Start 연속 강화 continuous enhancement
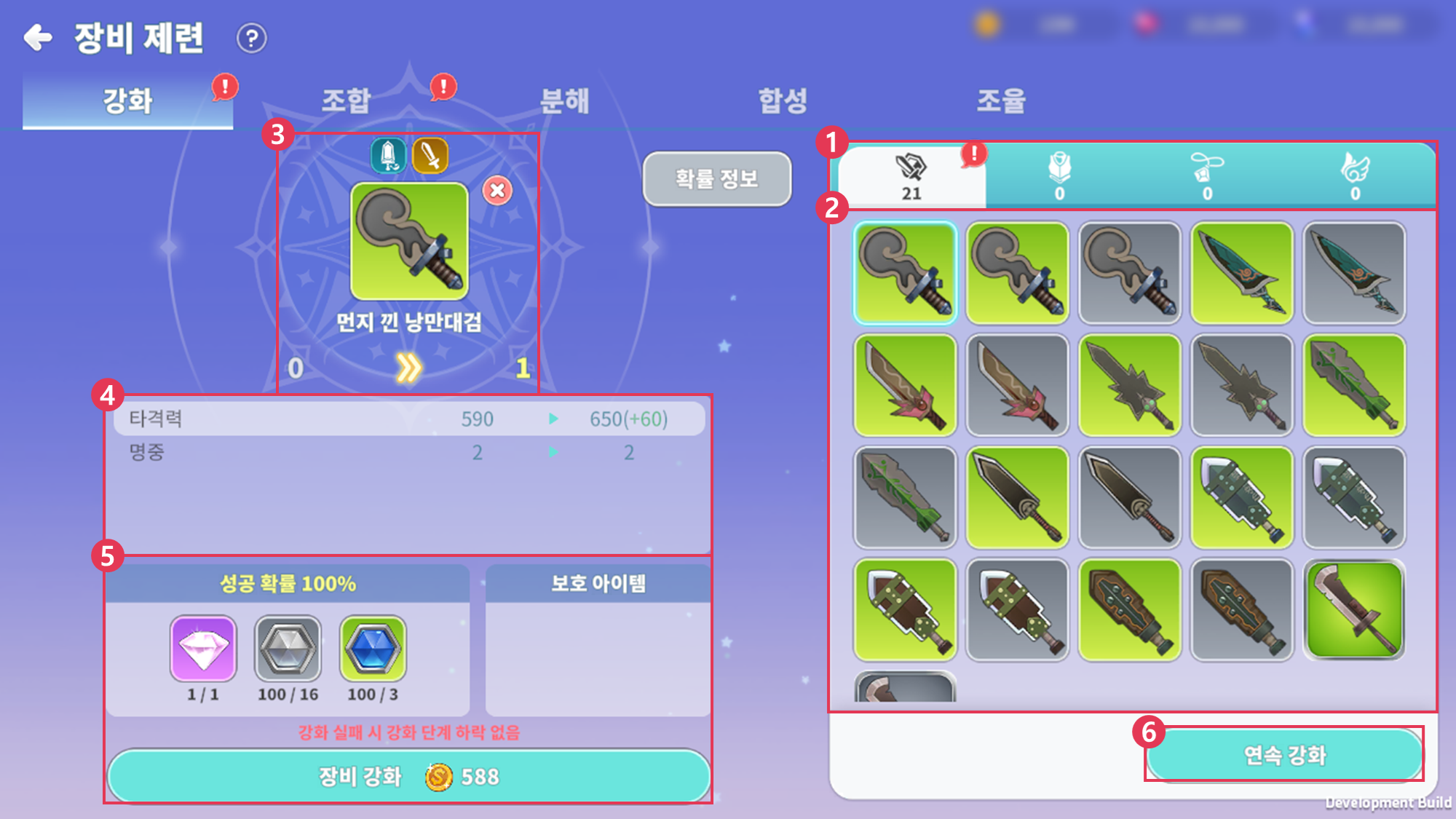This screenshot has height=819, width=1456. [1284, 755]
